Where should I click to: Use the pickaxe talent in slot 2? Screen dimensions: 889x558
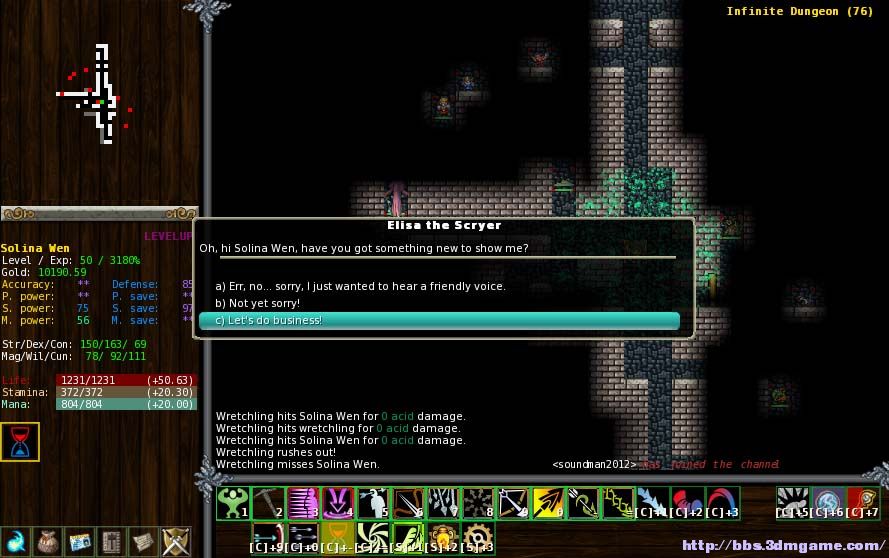(x=268, y=502)
